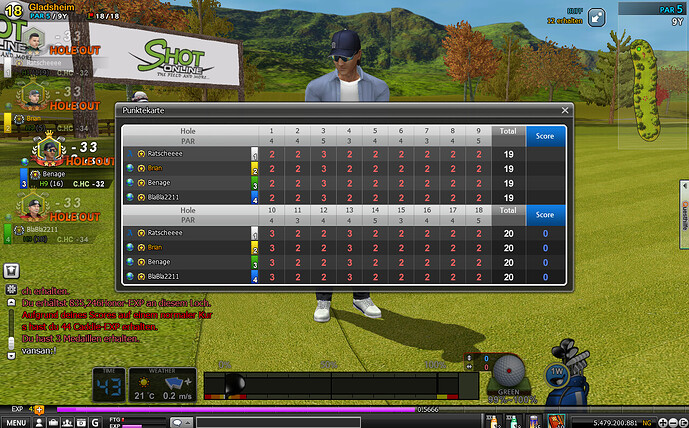Click the orange plus next to EXP
The width and height of the screenshot is (689, 428).
pyautogui.click(x=38, y=409)
